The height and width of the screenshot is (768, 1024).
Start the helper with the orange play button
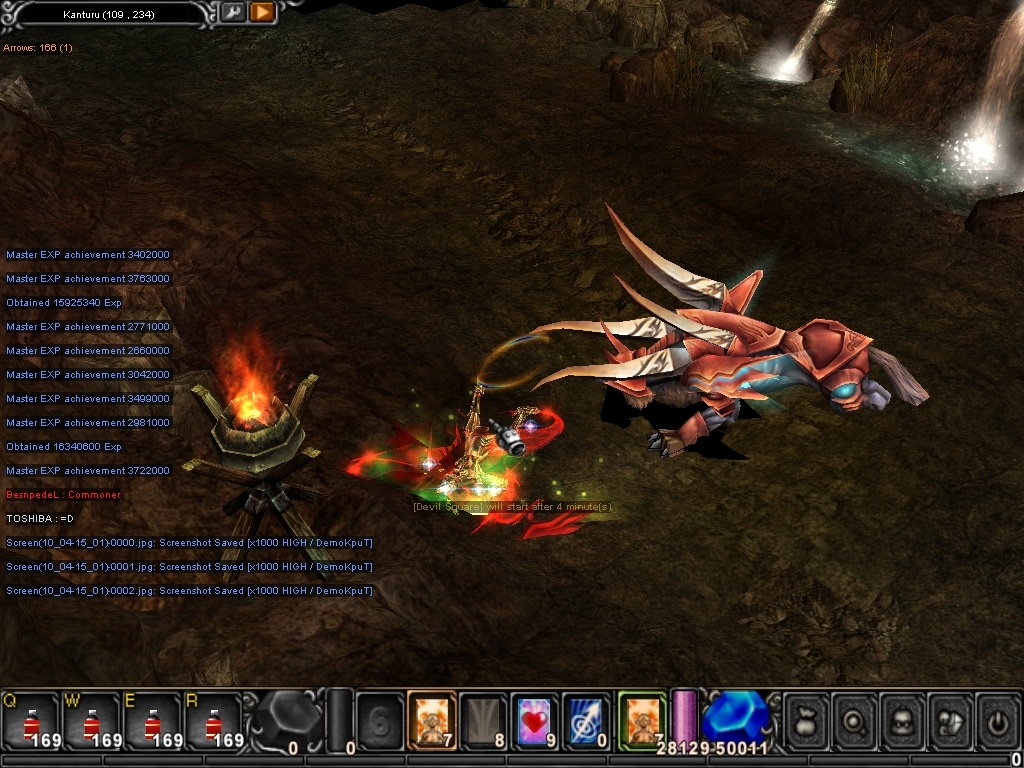(261, 13)
